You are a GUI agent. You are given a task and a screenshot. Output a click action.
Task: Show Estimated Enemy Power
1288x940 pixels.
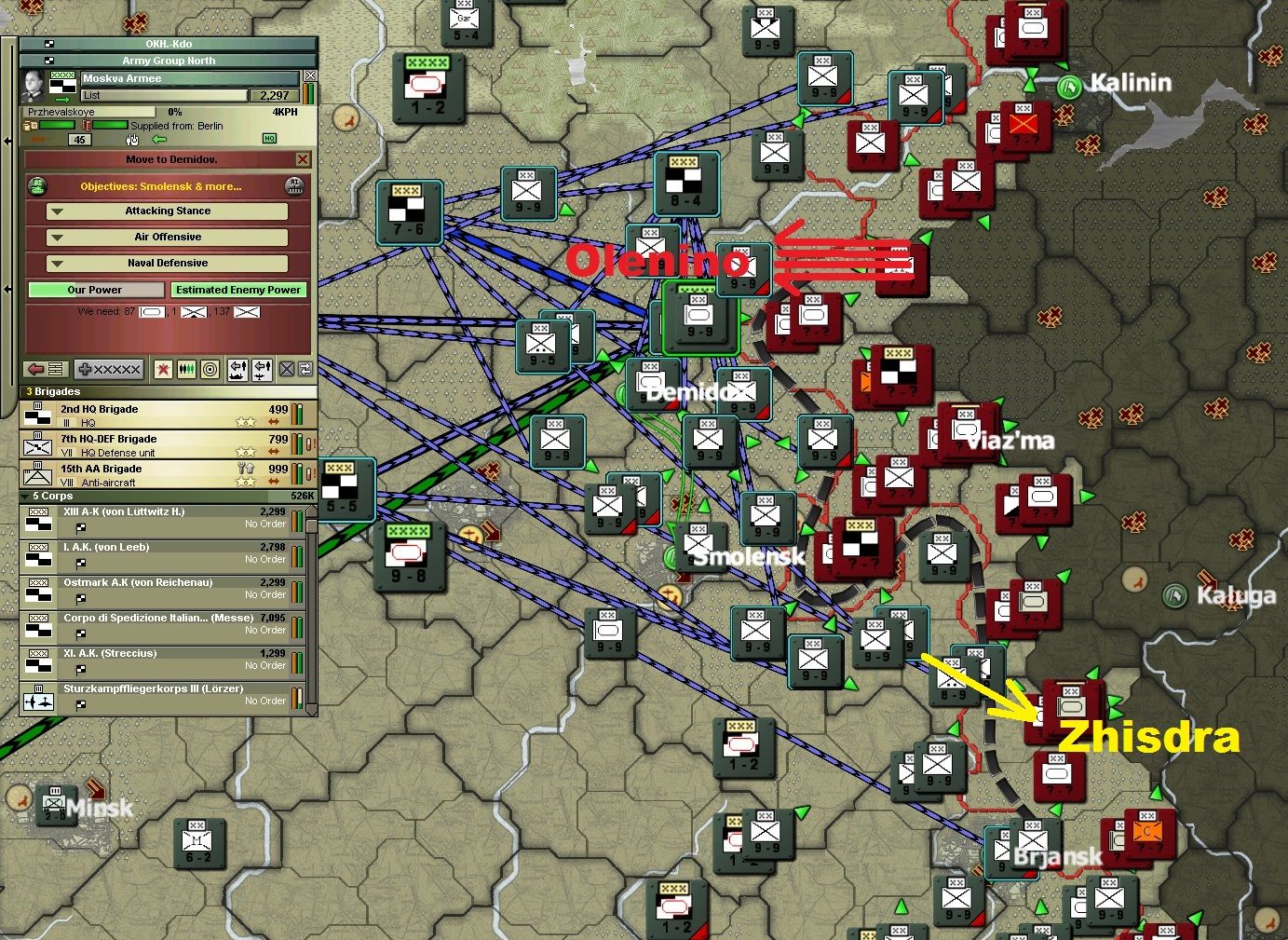[238, 290]
